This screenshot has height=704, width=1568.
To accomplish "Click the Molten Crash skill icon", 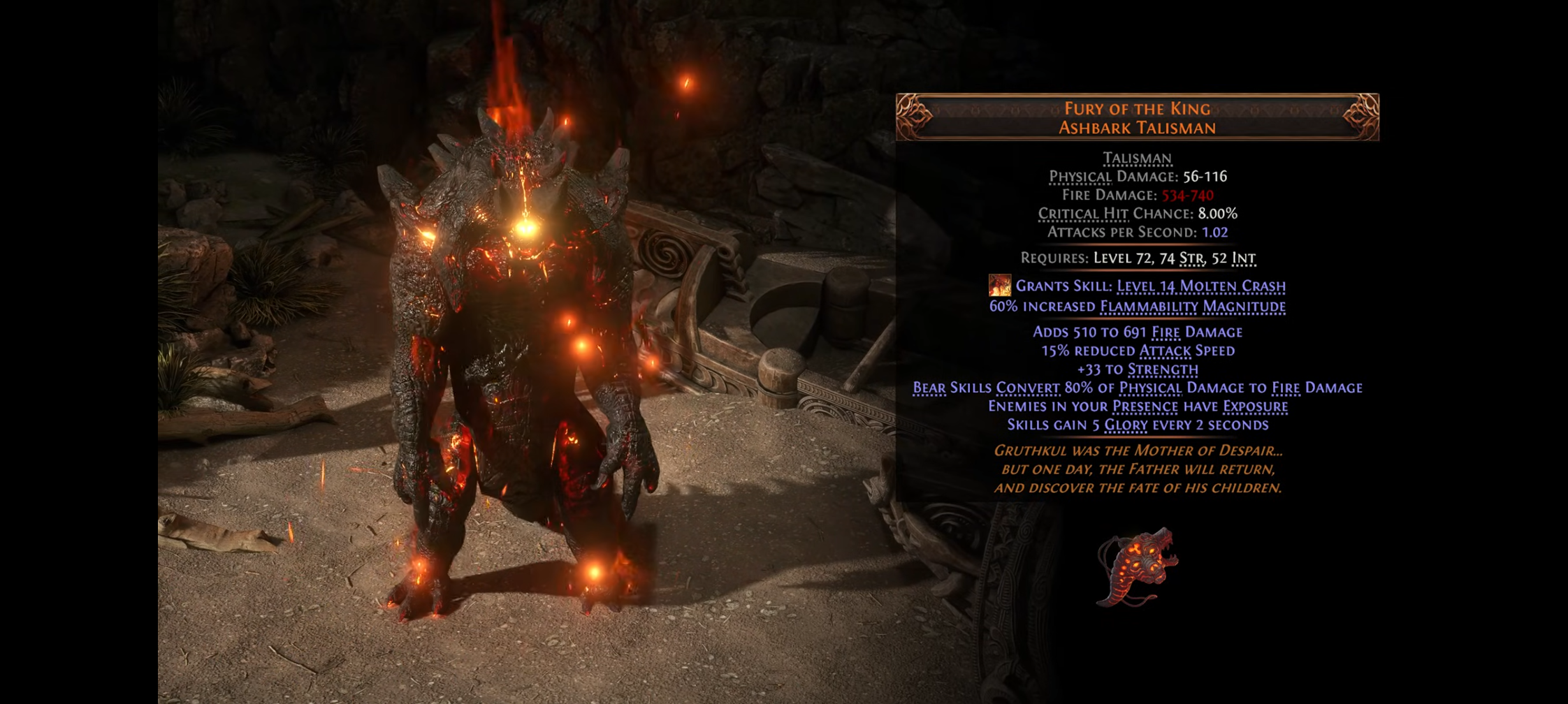I will coord(999,285).
